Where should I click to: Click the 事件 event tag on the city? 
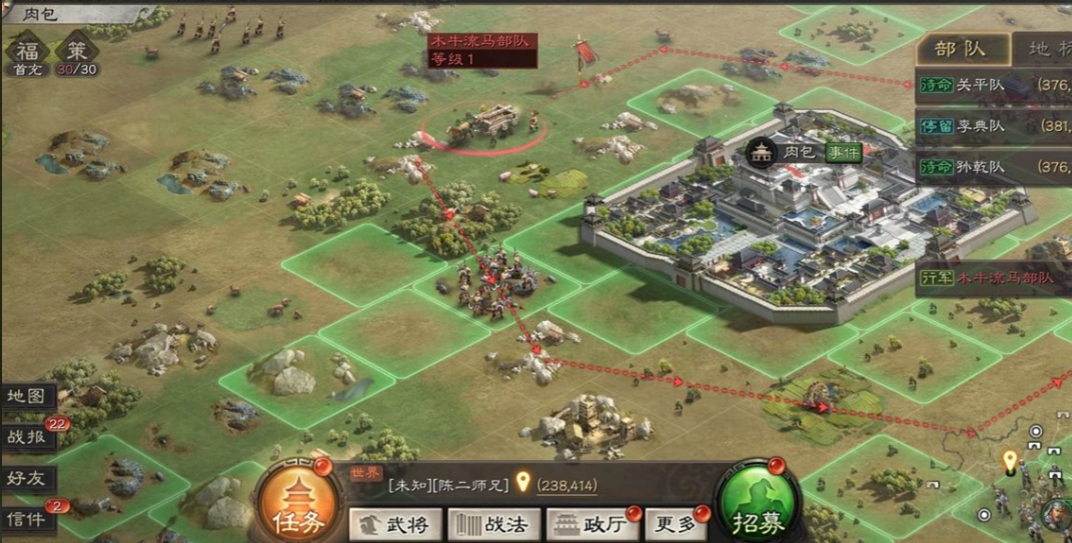(842, 152)
